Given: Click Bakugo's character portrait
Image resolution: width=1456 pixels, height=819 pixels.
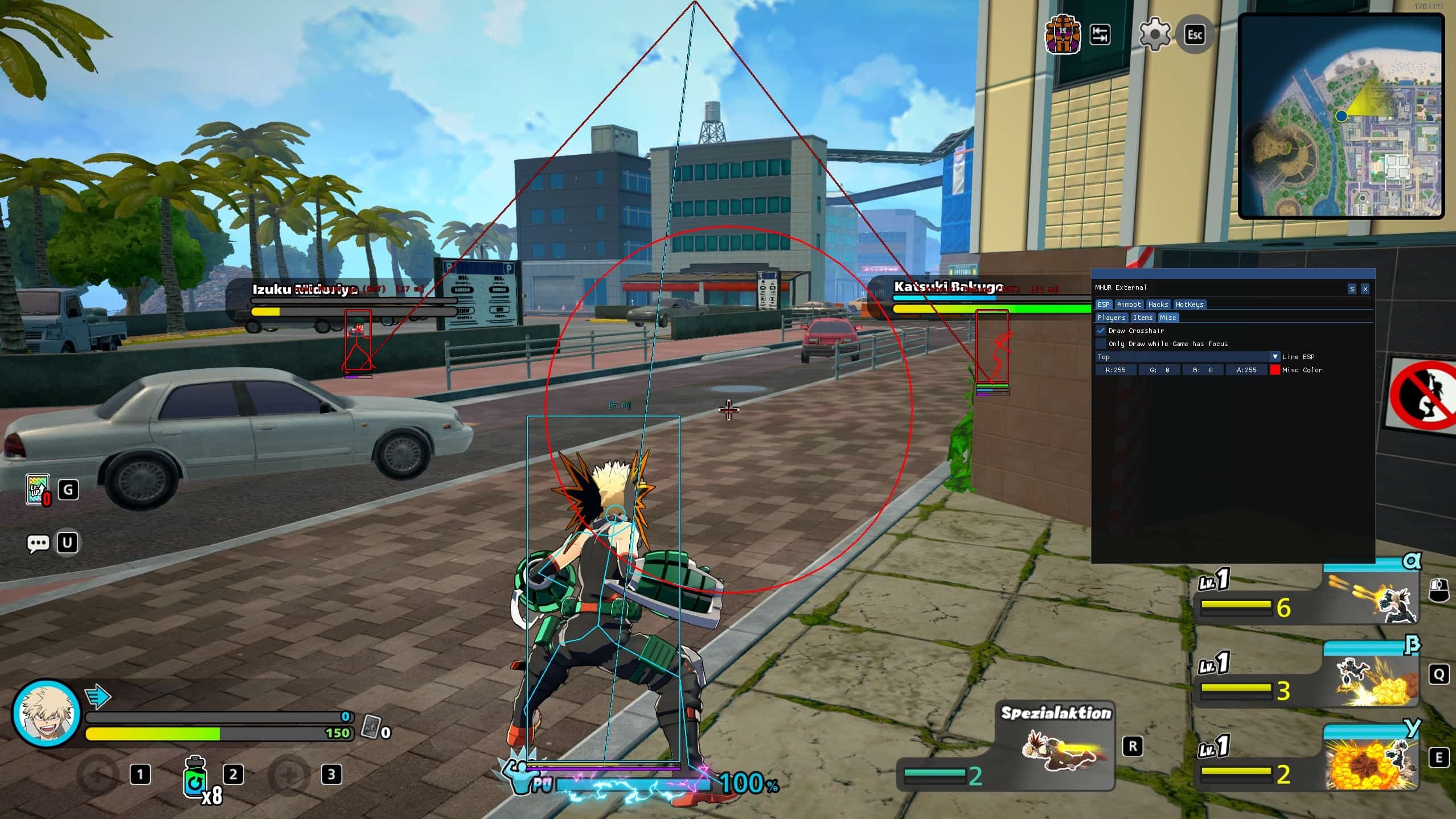Looking at the screenshot, I should tap(46, 714).
